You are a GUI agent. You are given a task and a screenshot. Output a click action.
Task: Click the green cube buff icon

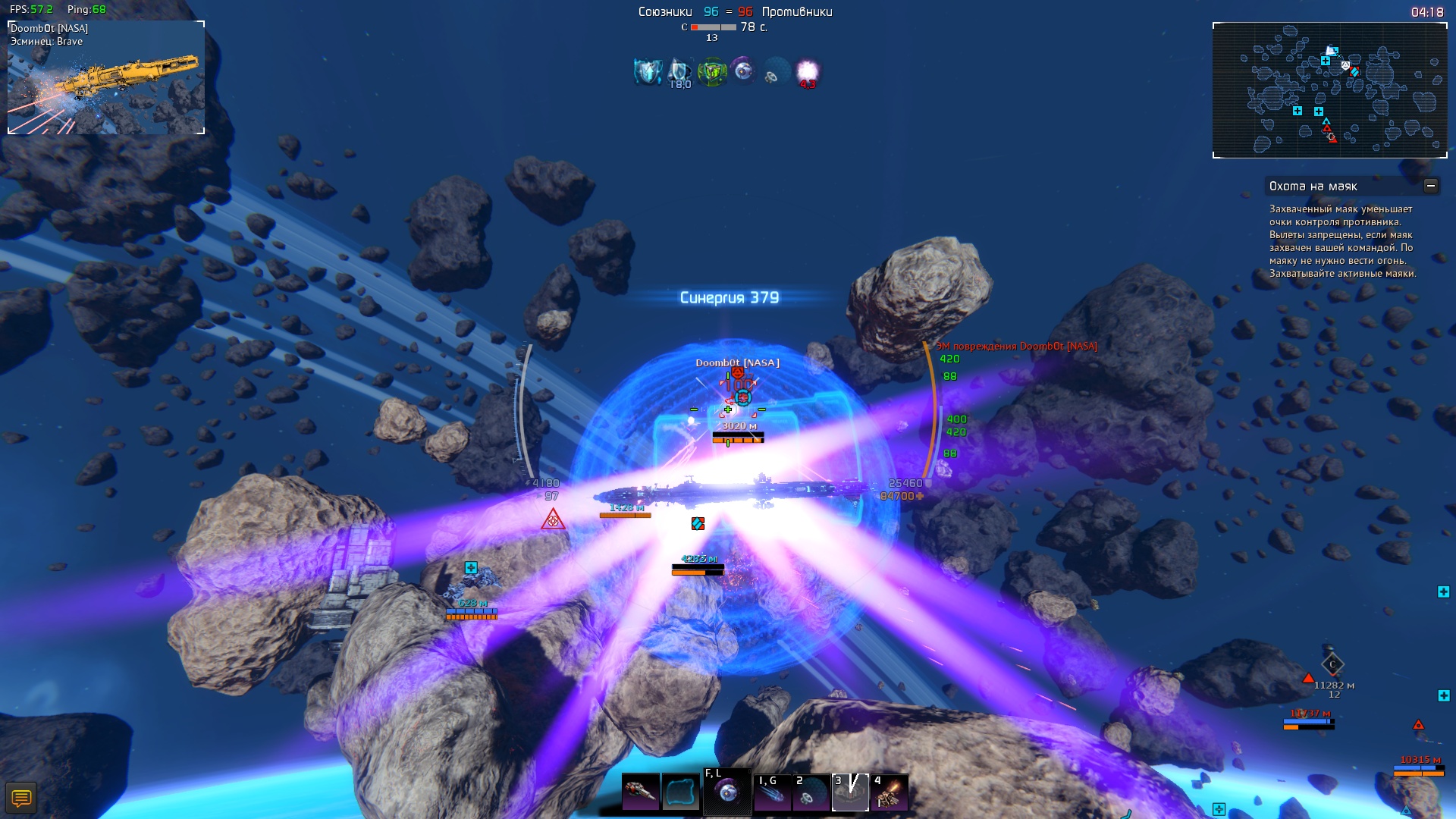coord(712,72)
